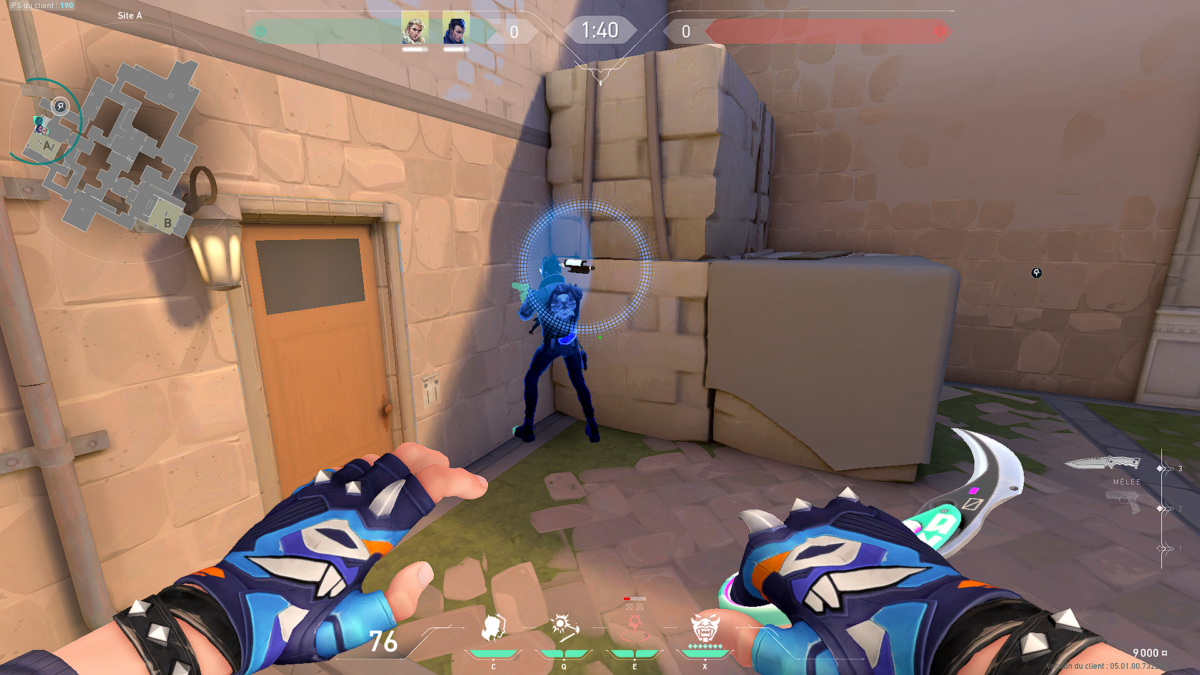Viewport: 1200px width, 675px height.
Task: Select the blond-haired teammate portrait
Action: pos(414,28)
